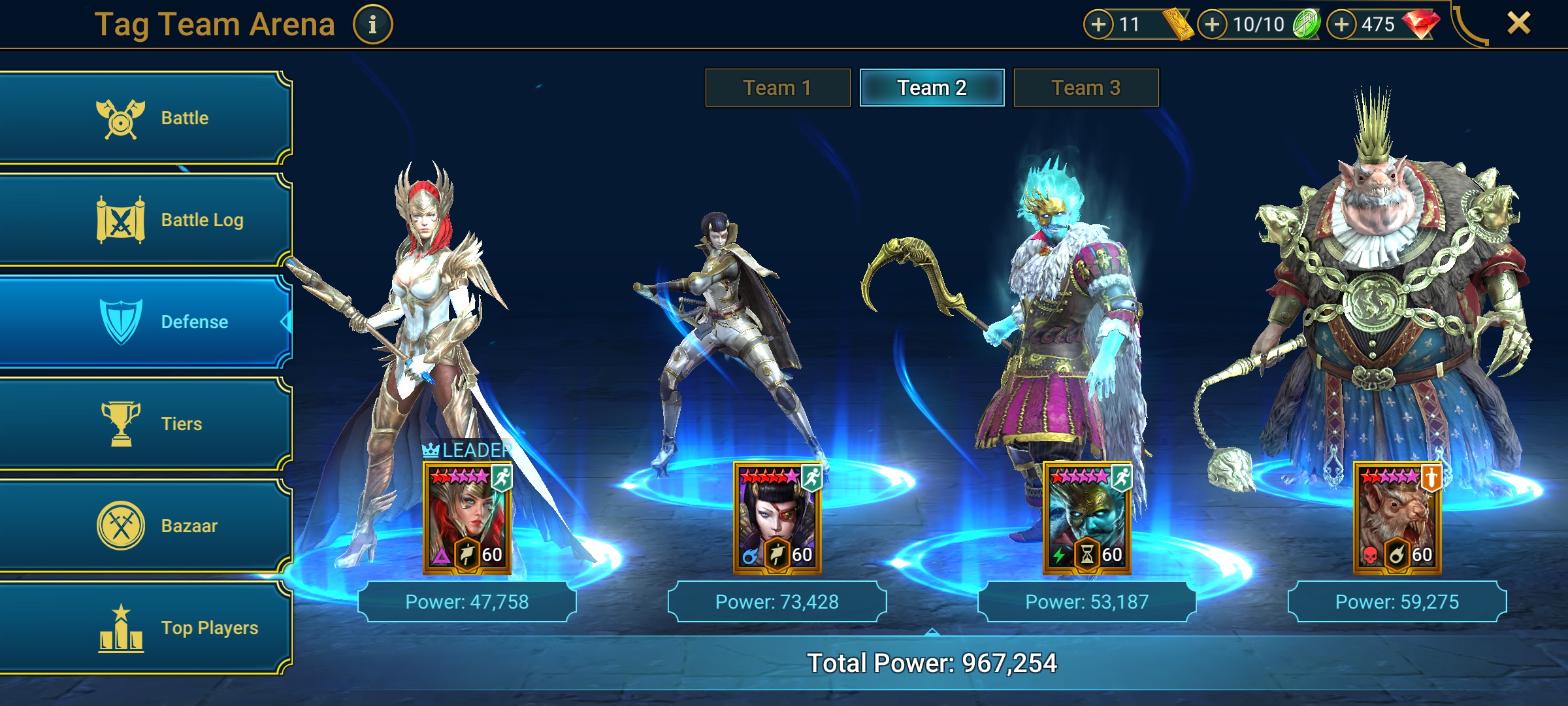Open the Battle Log
Image resolution: width=1568 pixels, height=706 pixels.
[x=145, y=220]
